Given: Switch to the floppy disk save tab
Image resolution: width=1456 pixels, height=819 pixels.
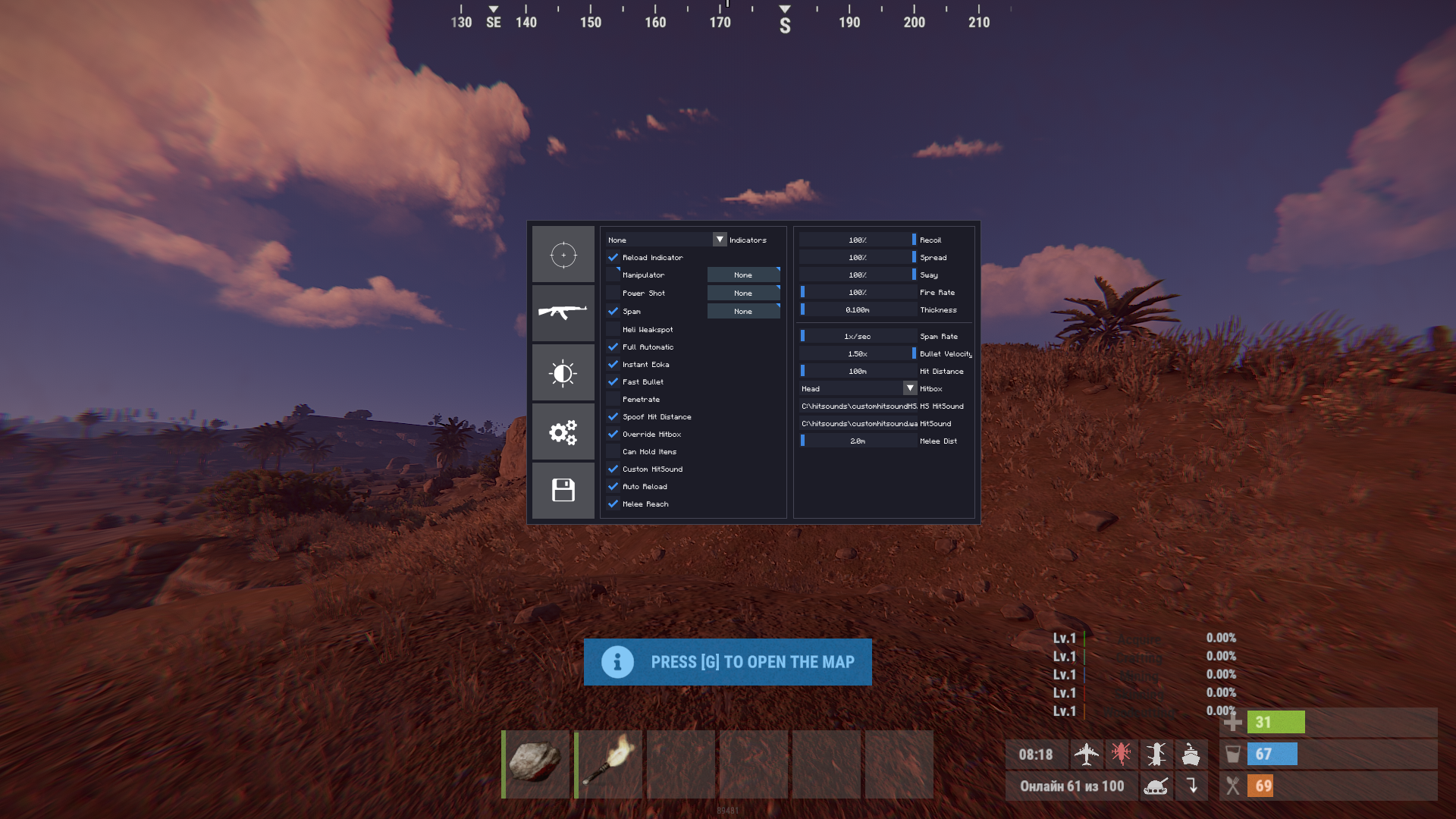Looking at the screenshot, I should point(563,491).
